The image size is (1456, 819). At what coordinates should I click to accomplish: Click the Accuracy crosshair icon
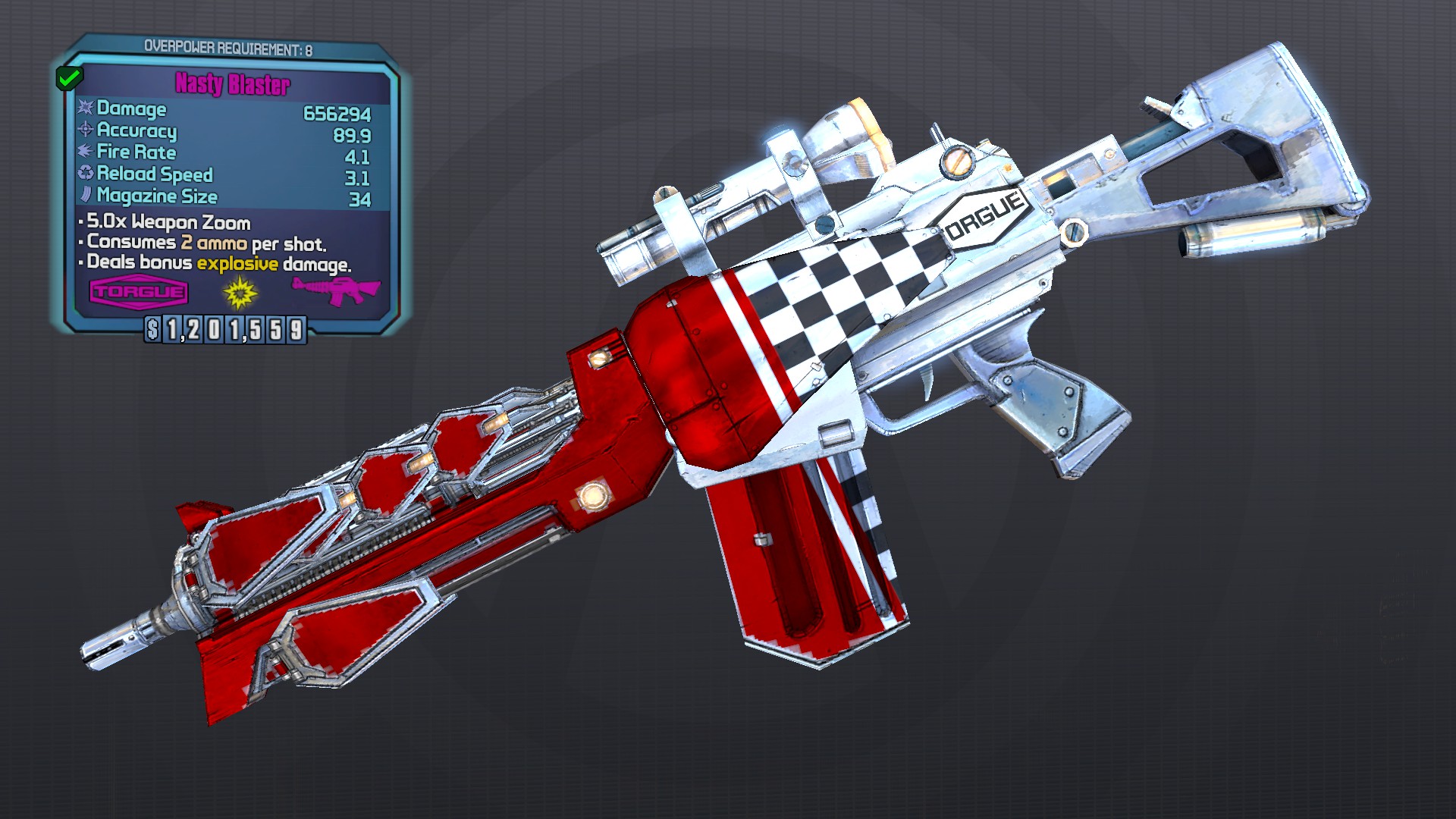tap(85, 131)
